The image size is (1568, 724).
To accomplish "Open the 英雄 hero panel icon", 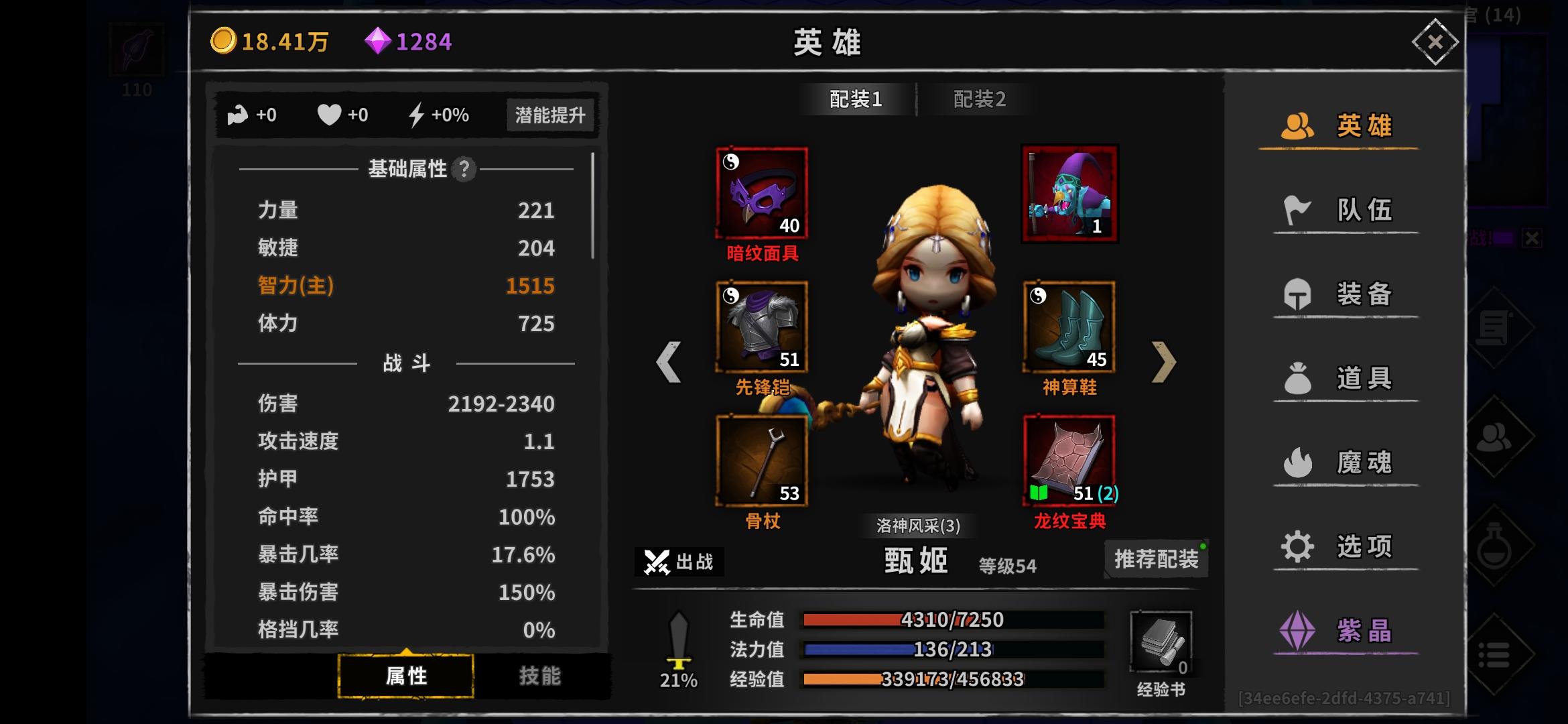I will 1296,125.
